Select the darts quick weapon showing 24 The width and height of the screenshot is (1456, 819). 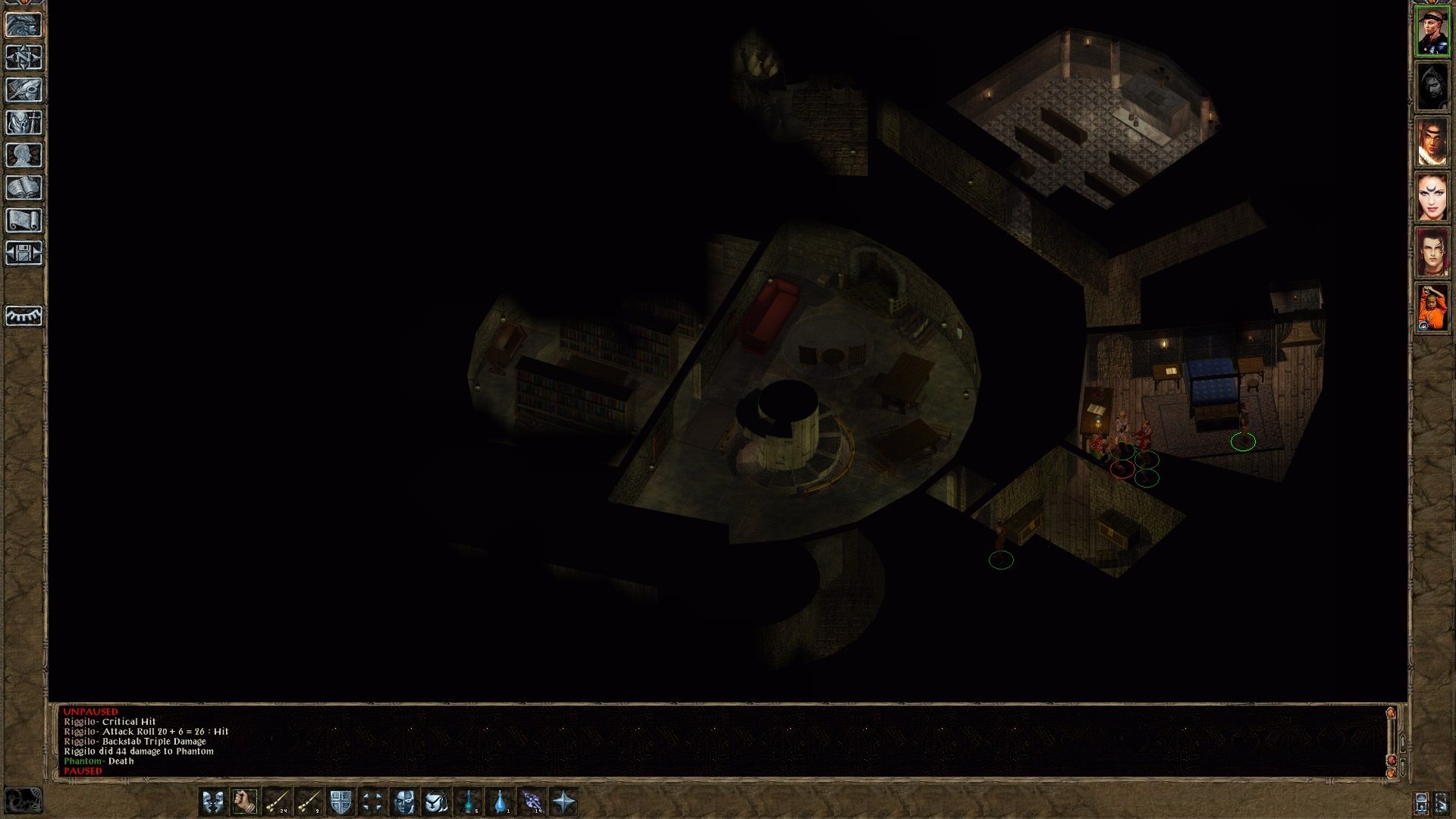pyautogui.click(x=277, y=801)
